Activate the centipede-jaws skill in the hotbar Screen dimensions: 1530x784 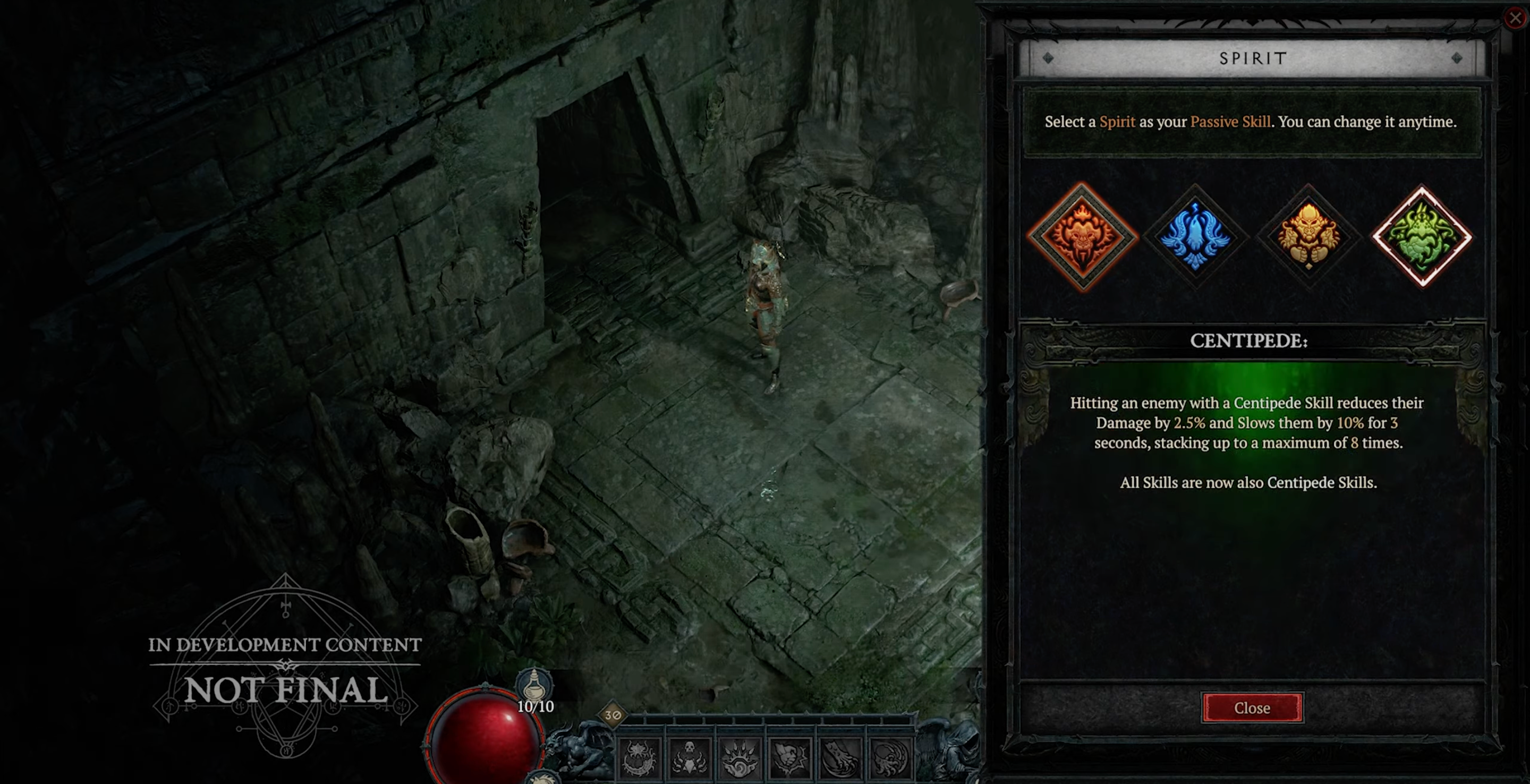[x=640, y=759]
